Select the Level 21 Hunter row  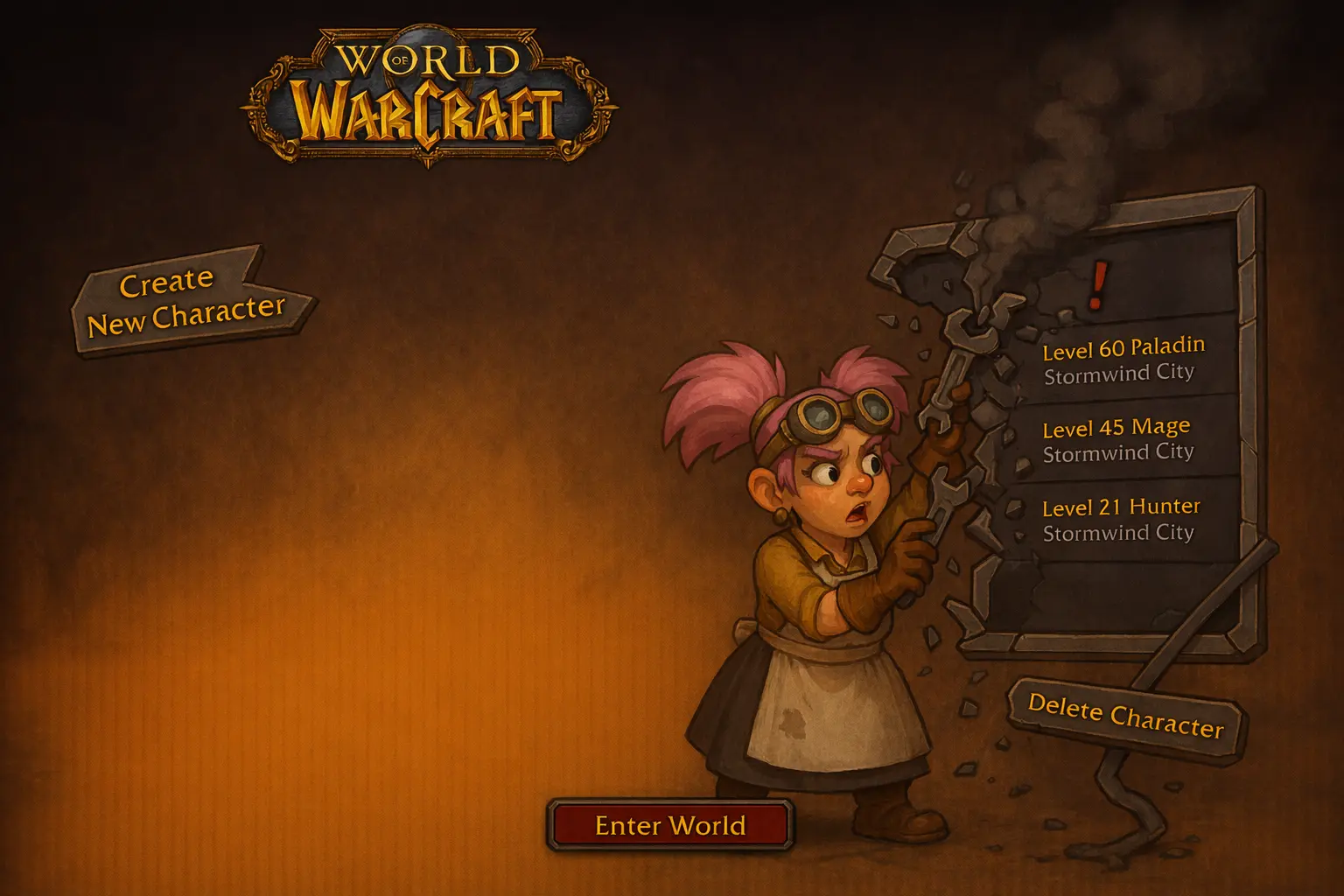tap(1120, 520)
